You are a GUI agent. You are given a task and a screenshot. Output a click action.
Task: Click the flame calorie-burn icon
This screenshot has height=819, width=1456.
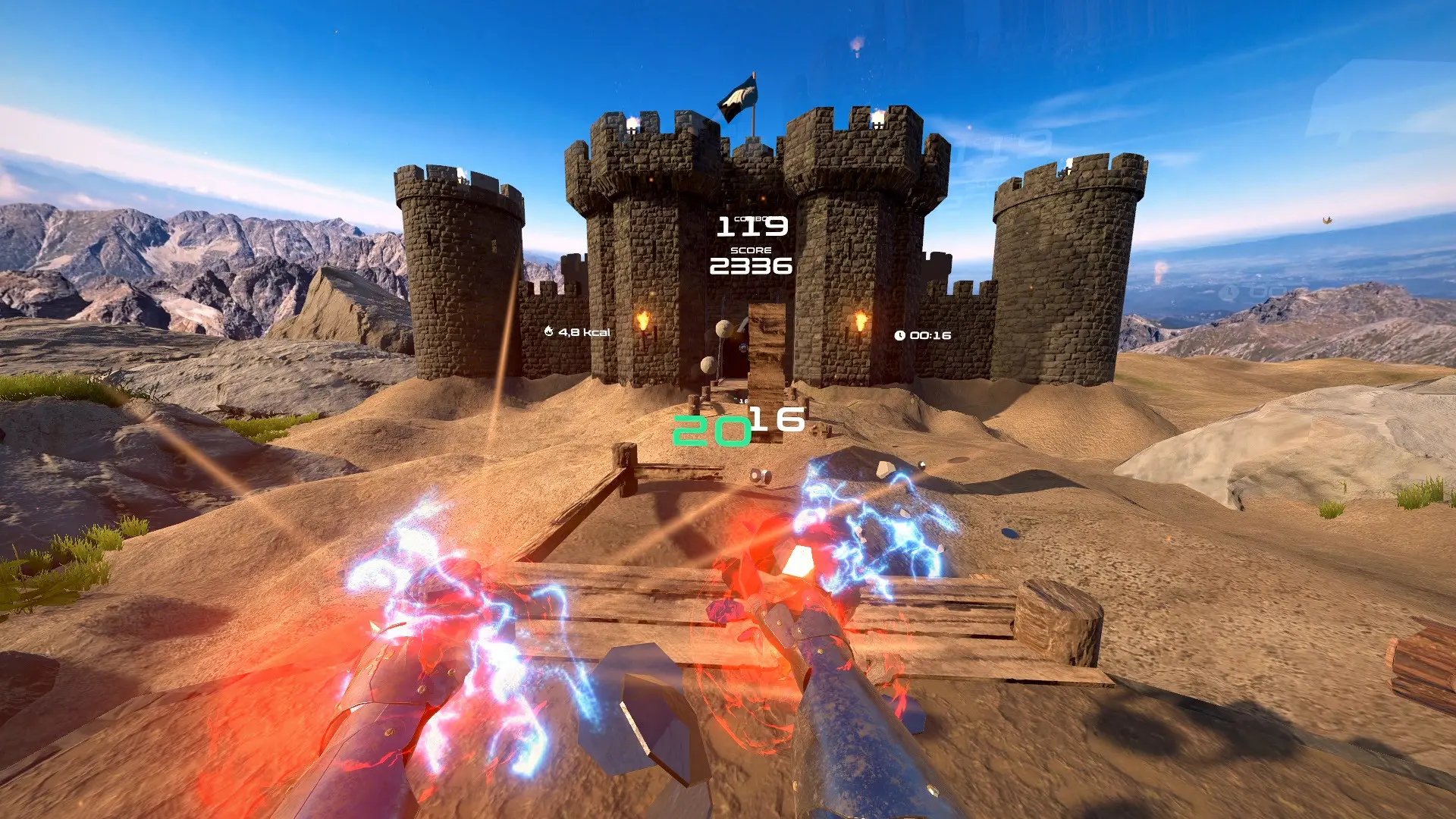[x=549, y=331]
